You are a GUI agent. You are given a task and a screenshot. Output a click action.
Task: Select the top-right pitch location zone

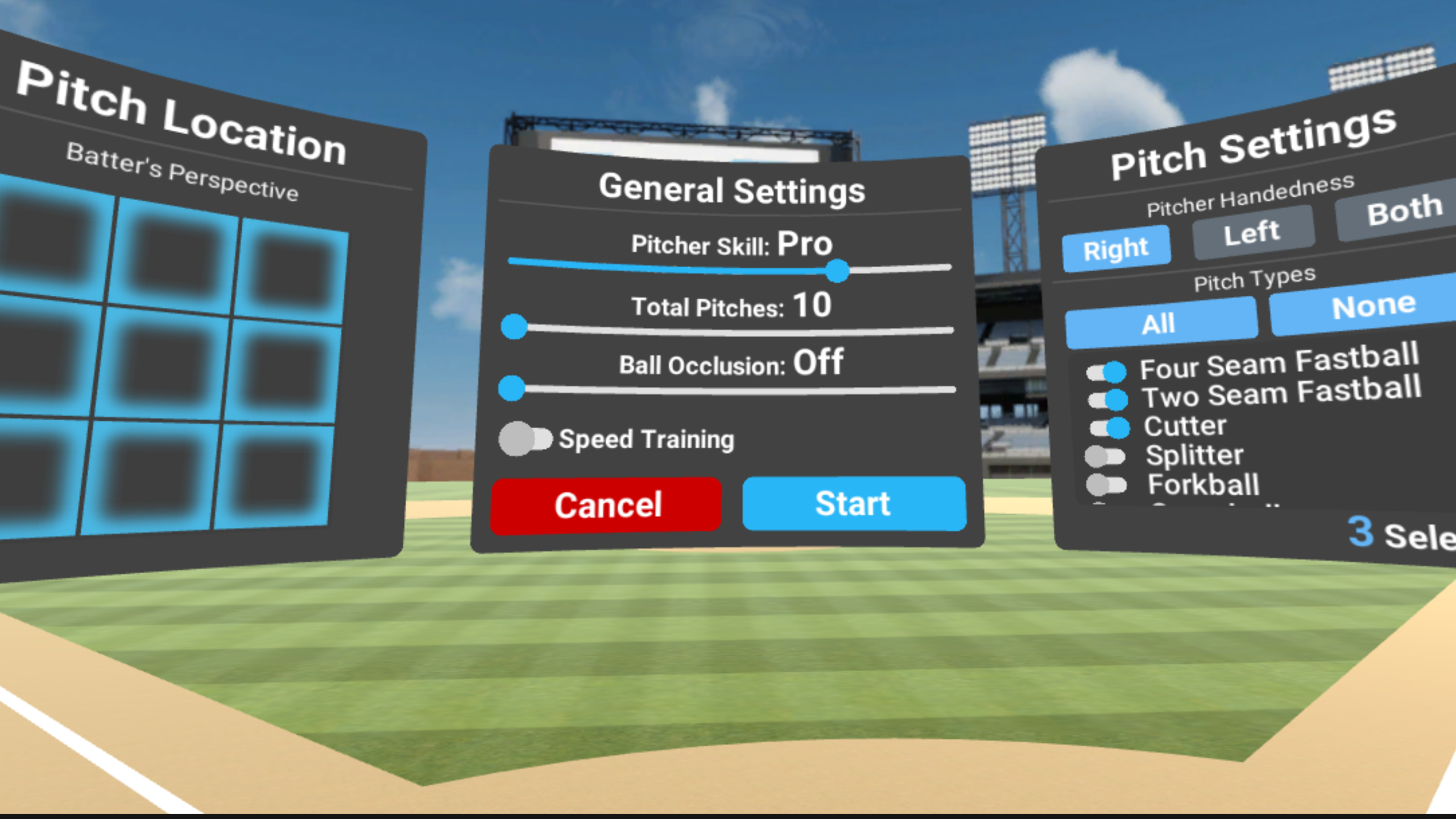point(292,271)
